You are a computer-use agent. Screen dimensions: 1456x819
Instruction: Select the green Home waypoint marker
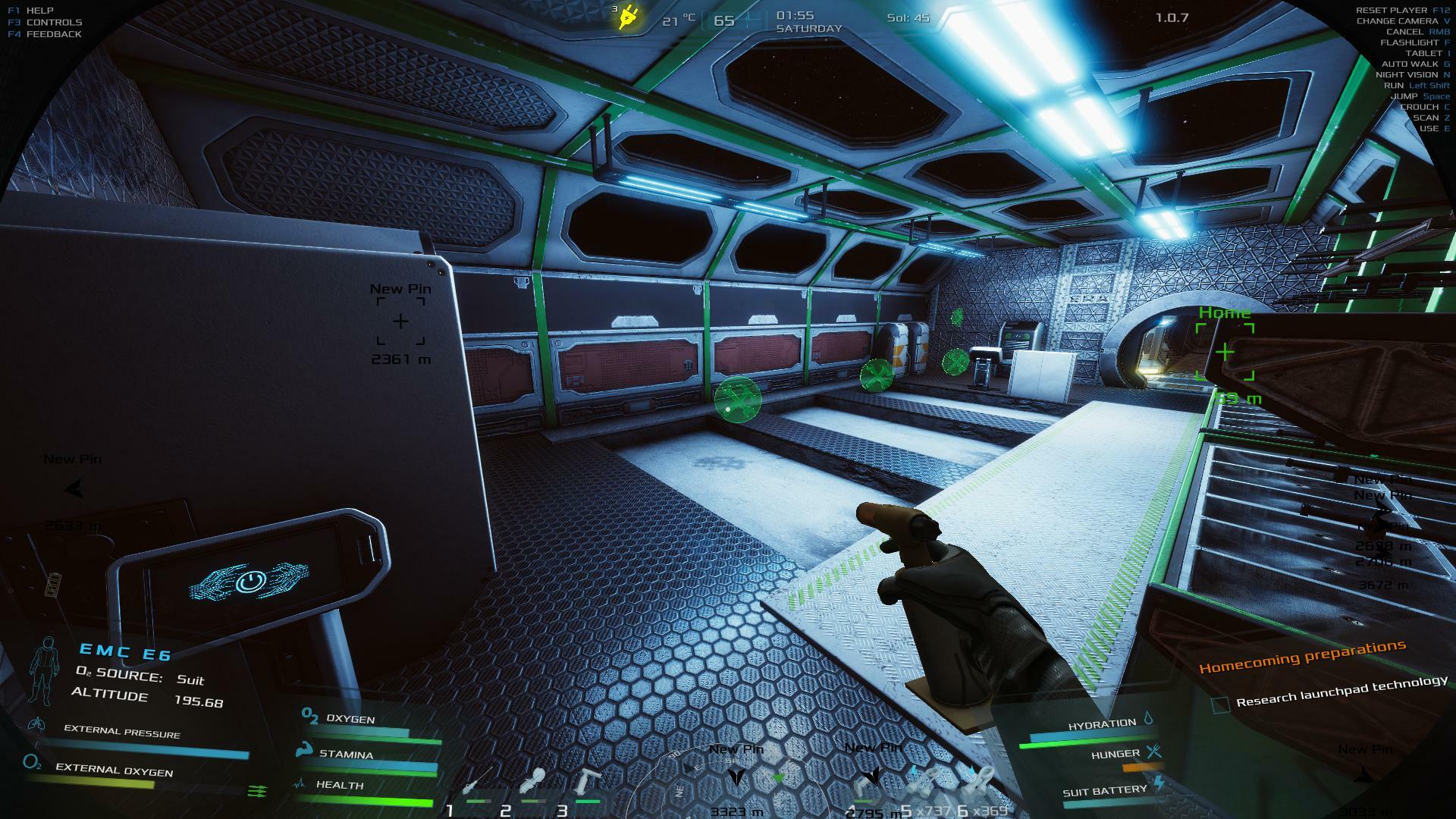pos(1225,353)
